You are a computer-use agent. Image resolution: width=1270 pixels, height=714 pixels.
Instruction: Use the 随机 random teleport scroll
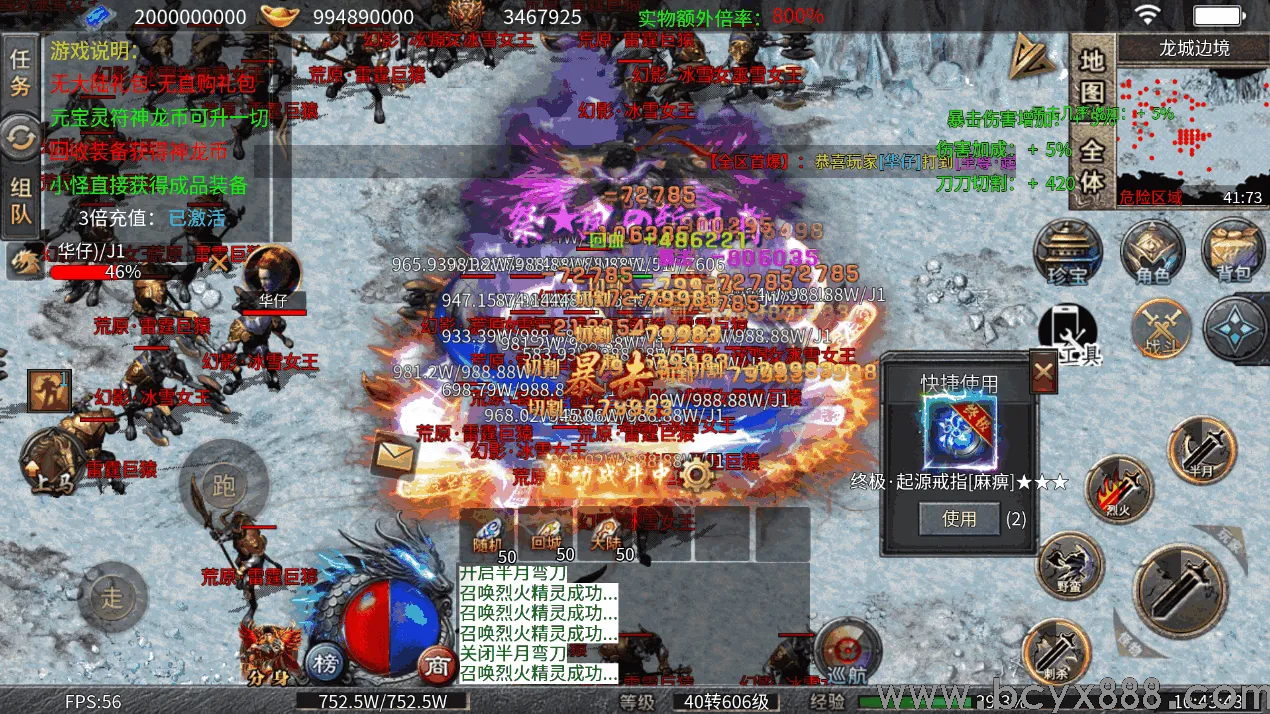pyautogui.click(x=487, y=536)
